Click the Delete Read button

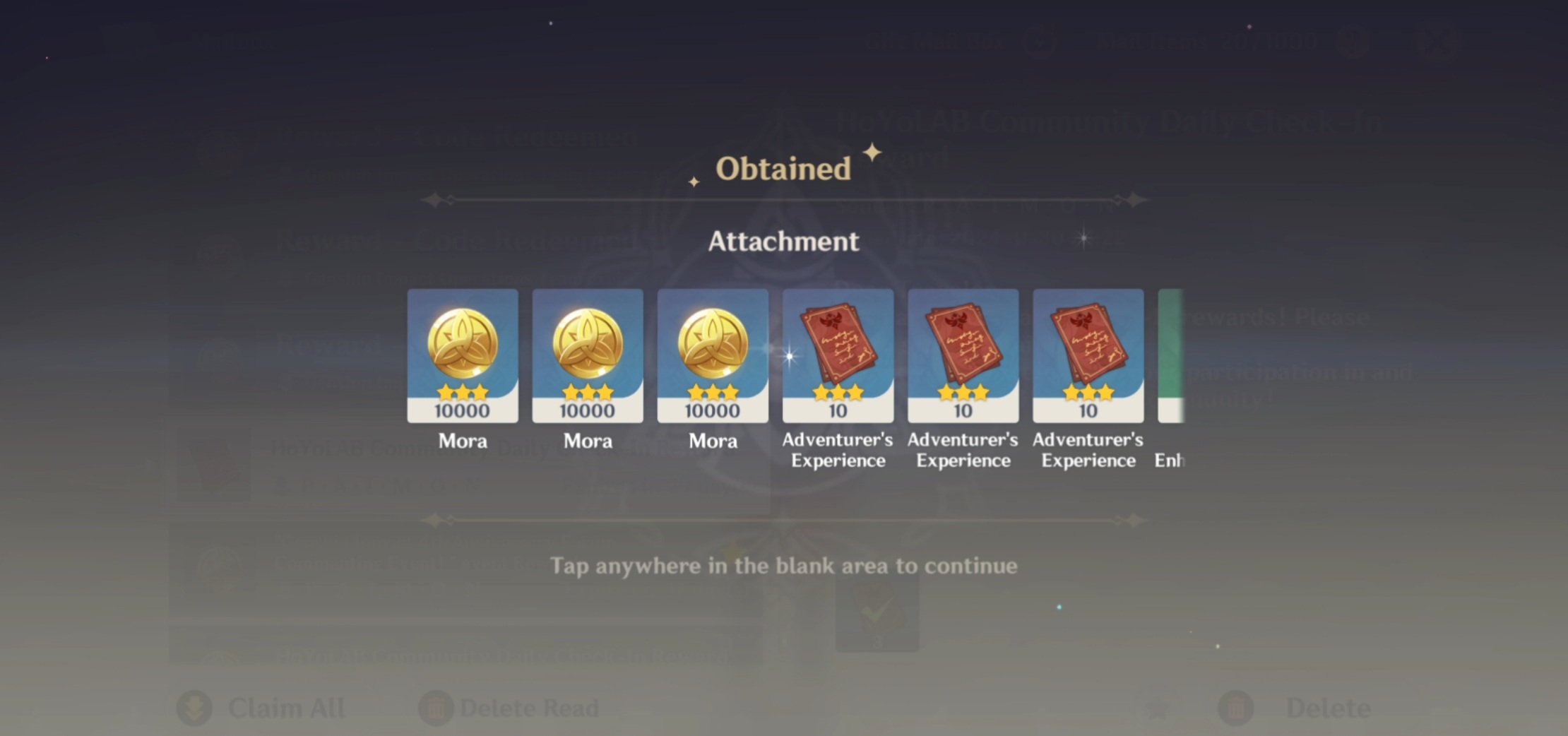(x=526, y=707)
